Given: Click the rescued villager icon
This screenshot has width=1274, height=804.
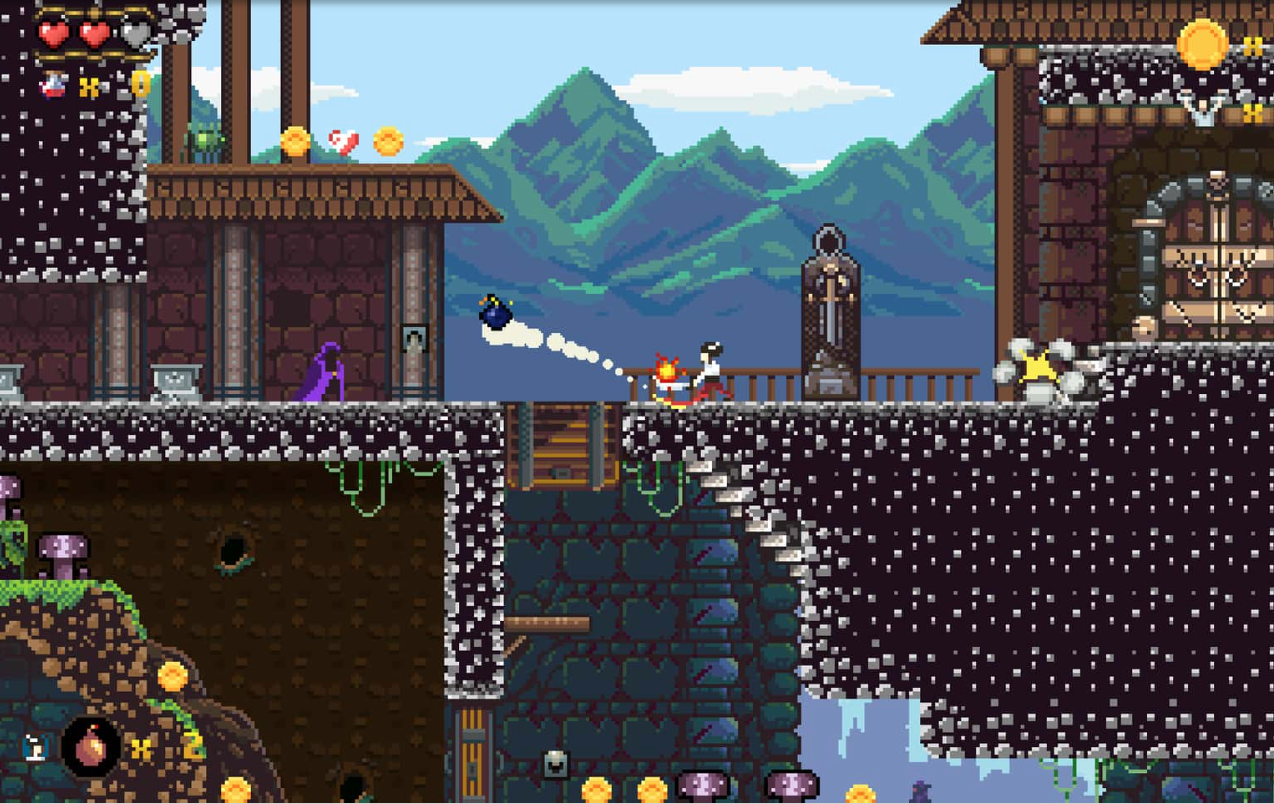Looking at the screenshot, I should [1203, 110].
